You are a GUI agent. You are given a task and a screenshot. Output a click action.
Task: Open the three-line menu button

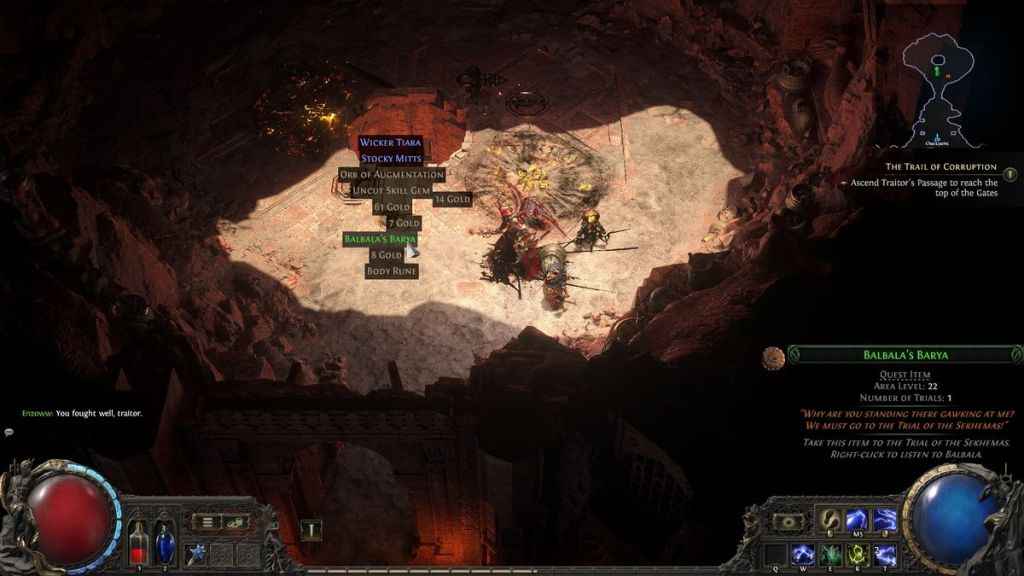pyautogui.click(x=206, y=521)
